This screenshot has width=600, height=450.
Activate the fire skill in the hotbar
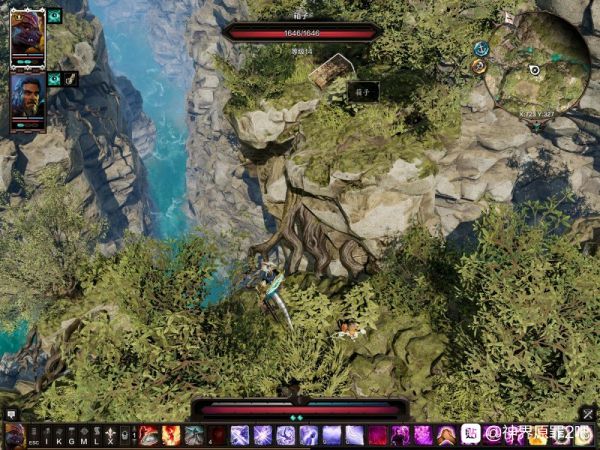[171, 436]
